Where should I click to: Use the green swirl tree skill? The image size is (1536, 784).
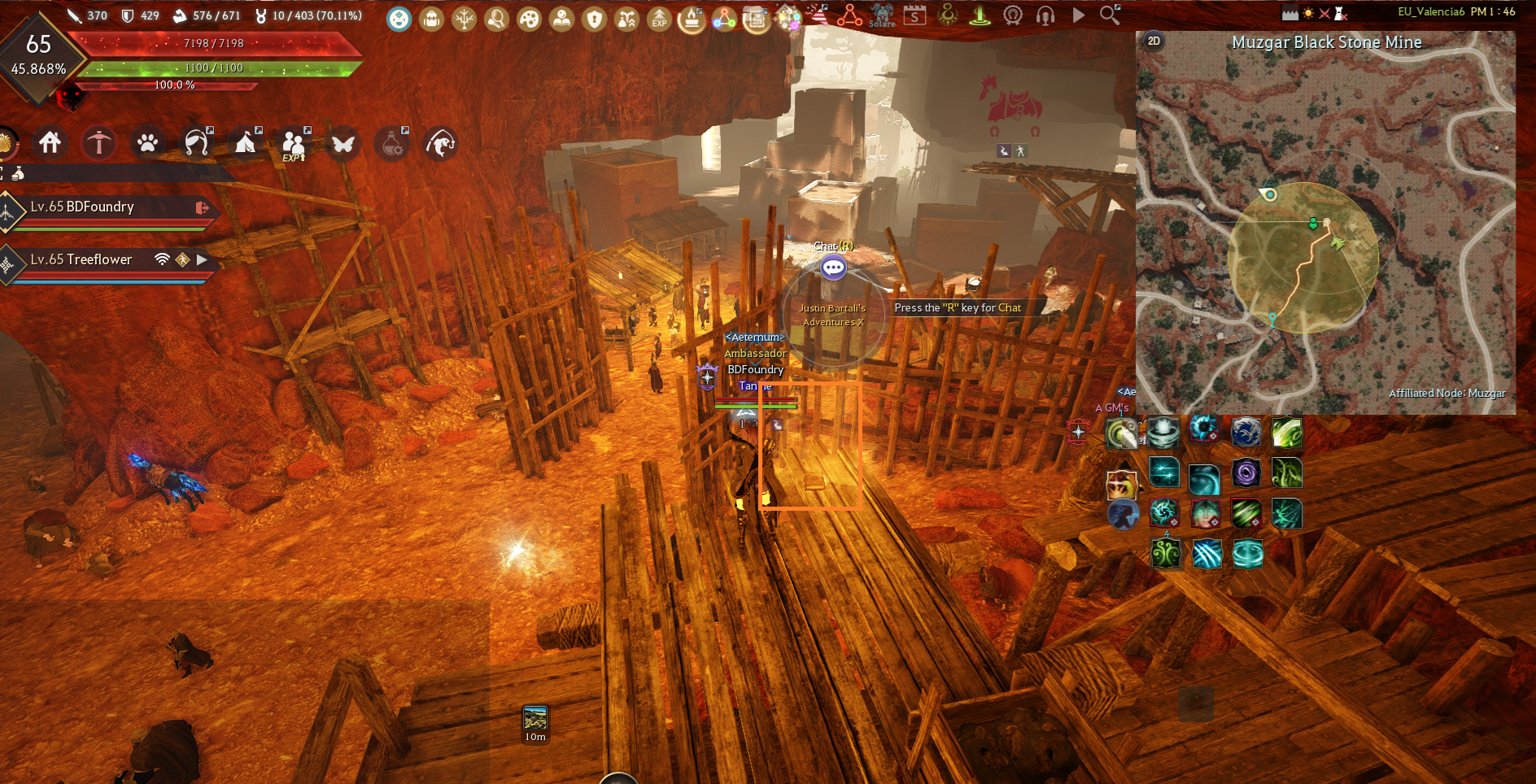1166,554
